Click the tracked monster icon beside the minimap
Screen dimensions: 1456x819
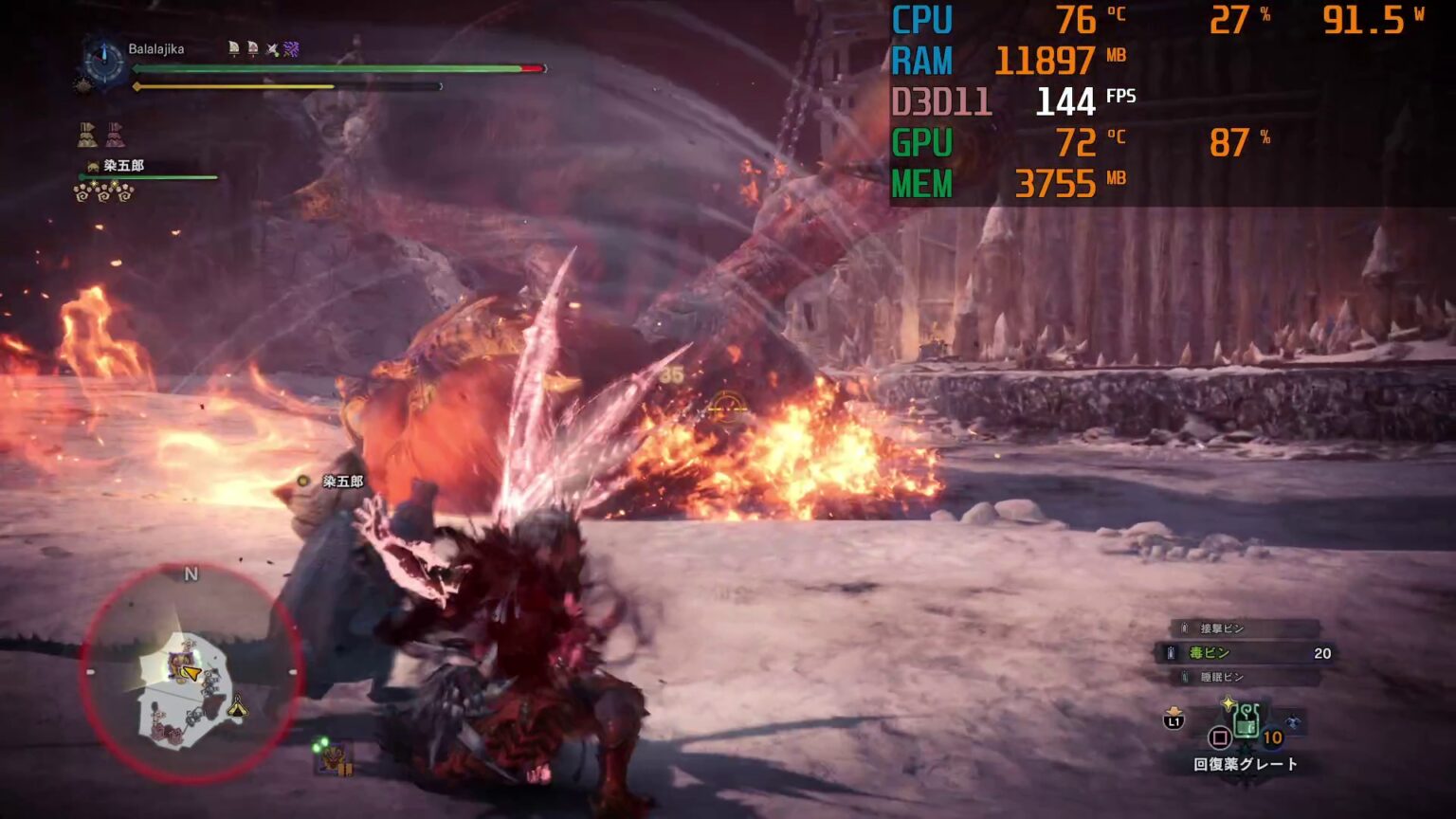pyautogui.click(x=334, y=758)
